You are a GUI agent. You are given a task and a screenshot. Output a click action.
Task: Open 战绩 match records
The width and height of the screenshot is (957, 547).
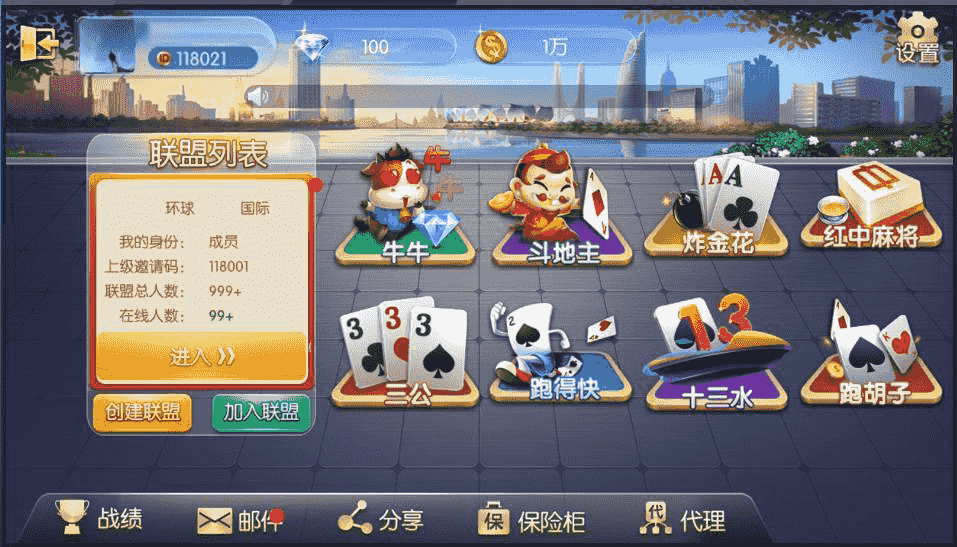100,518
